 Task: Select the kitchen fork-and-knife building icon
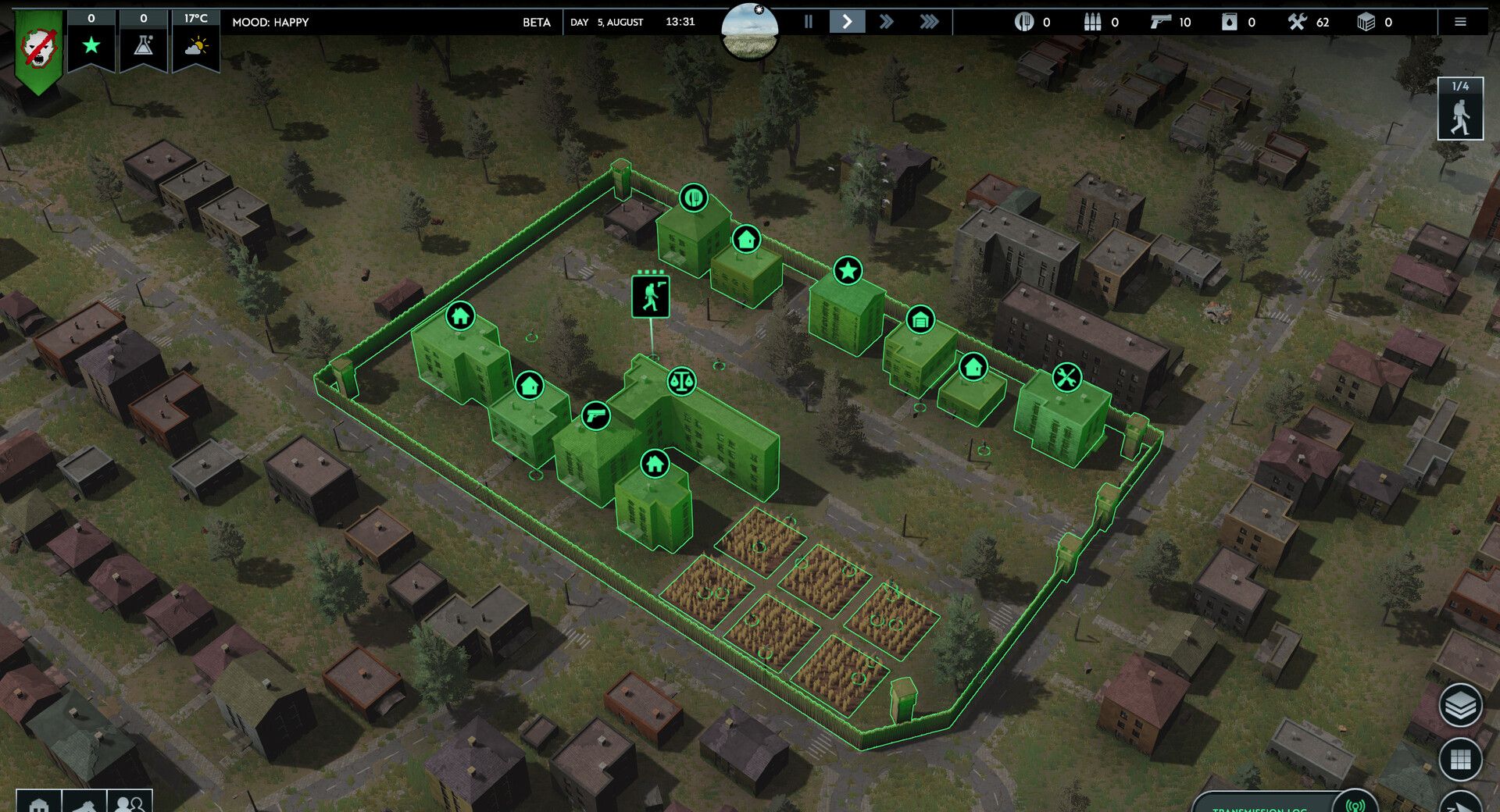pos(694,198)
